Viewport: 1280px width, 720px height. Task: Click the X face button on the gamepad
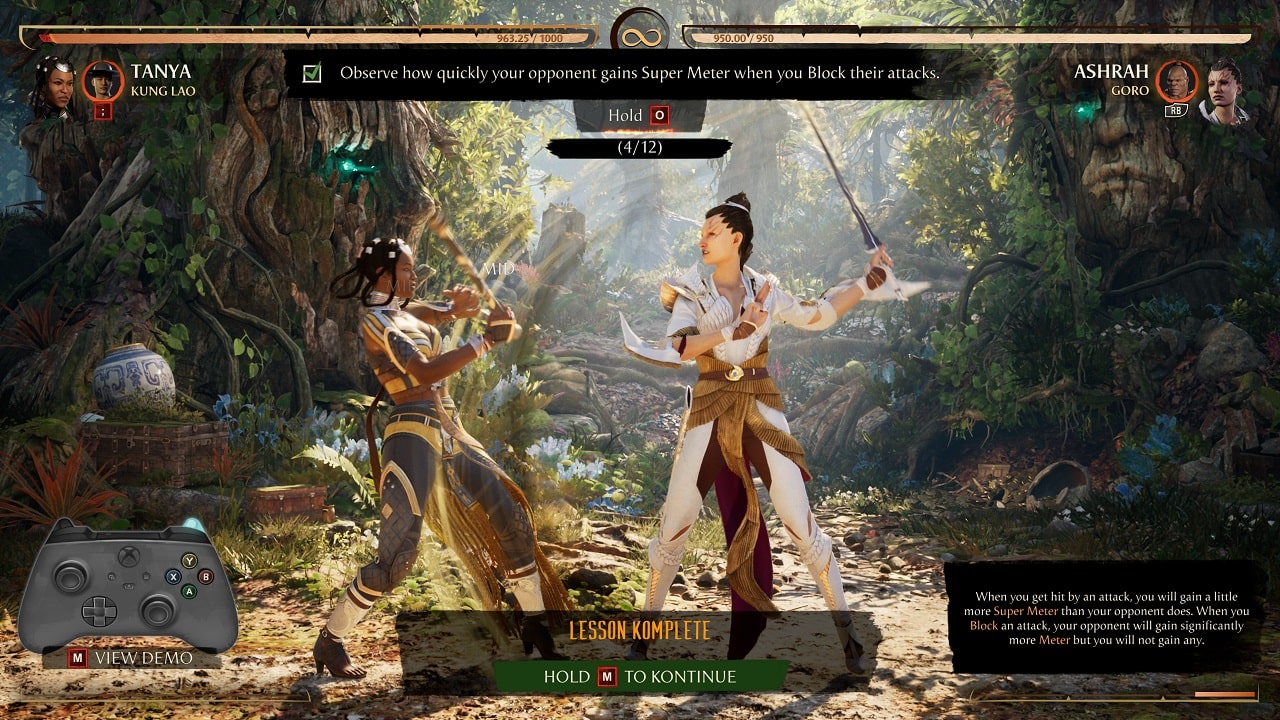click(173, 576)
